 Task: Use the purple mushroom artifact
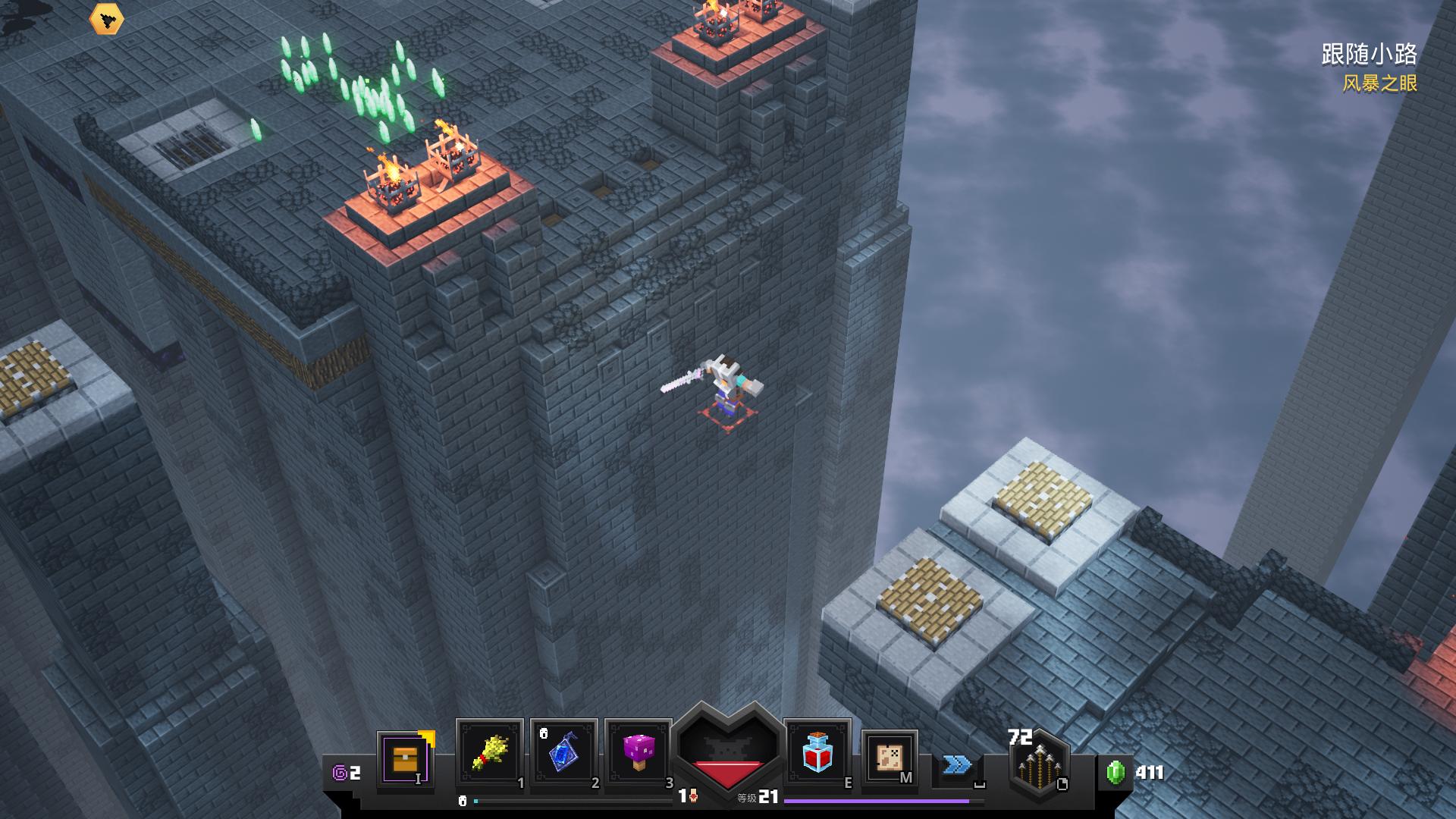pos(639,752)
